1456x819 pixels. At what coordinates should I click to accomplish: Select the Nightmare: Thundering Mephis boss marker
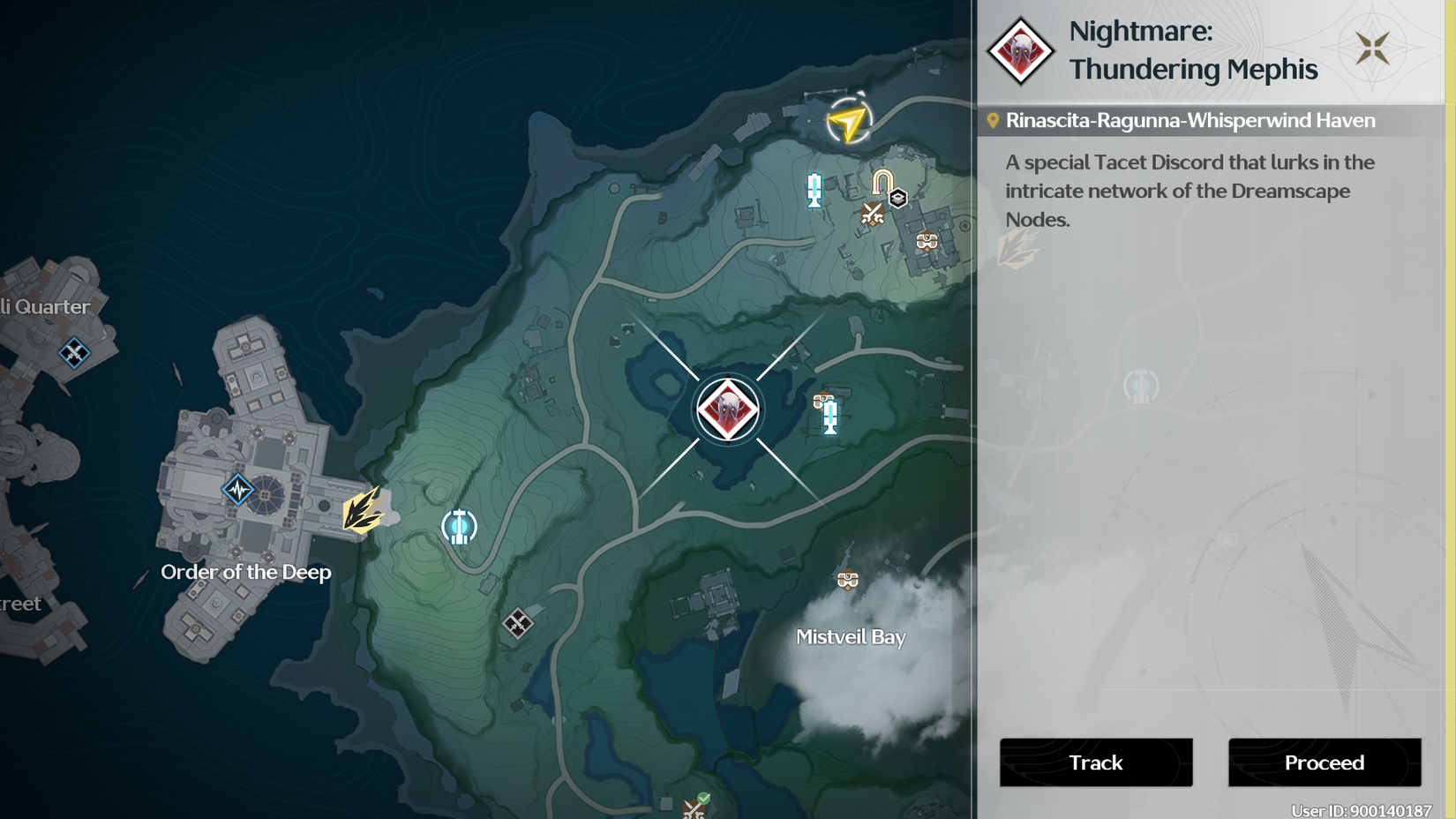pyautogui.click(x=726, y=407)
